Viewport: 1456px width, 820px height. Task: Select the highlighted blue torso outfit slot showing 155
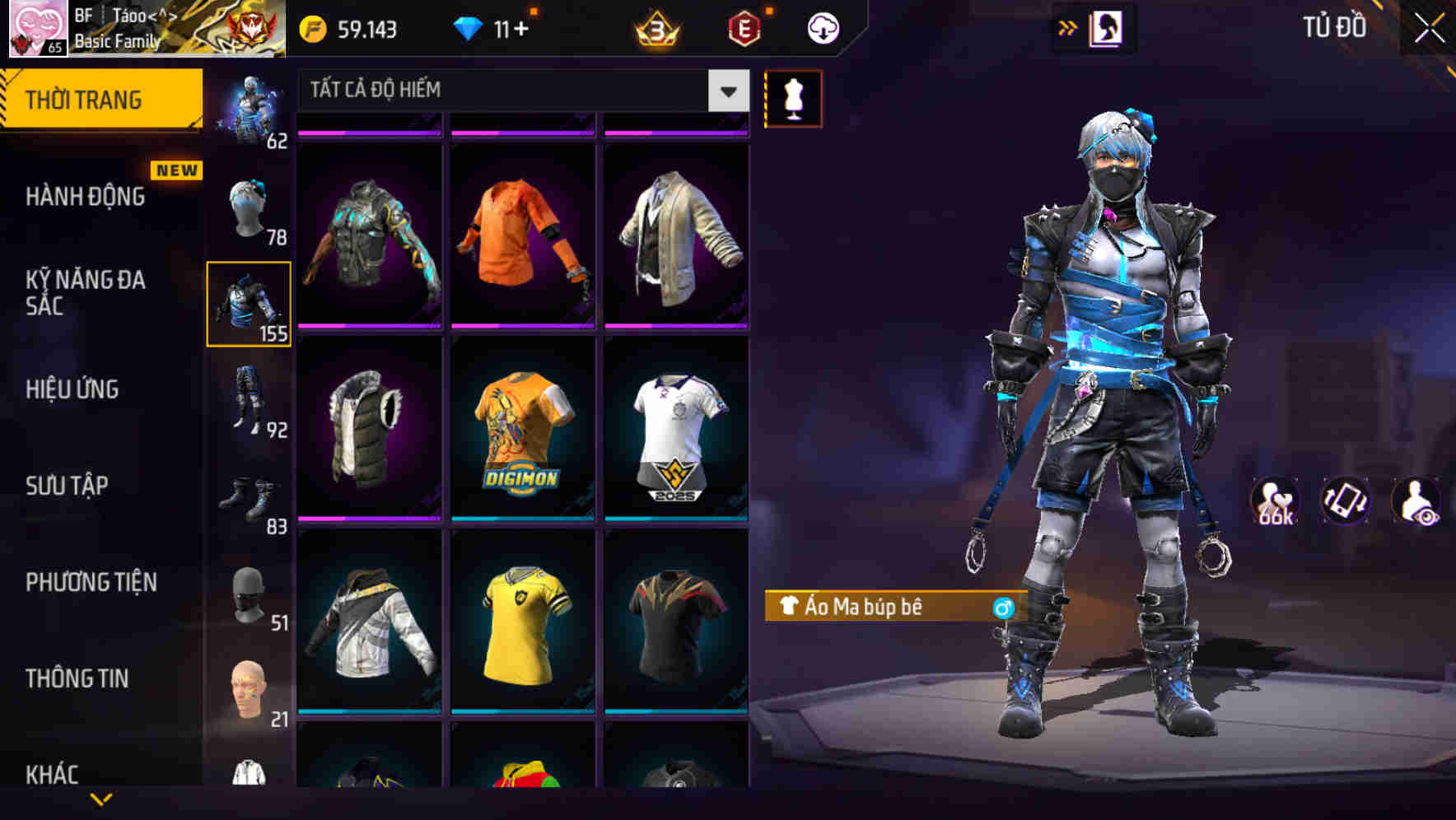point(249,303)
